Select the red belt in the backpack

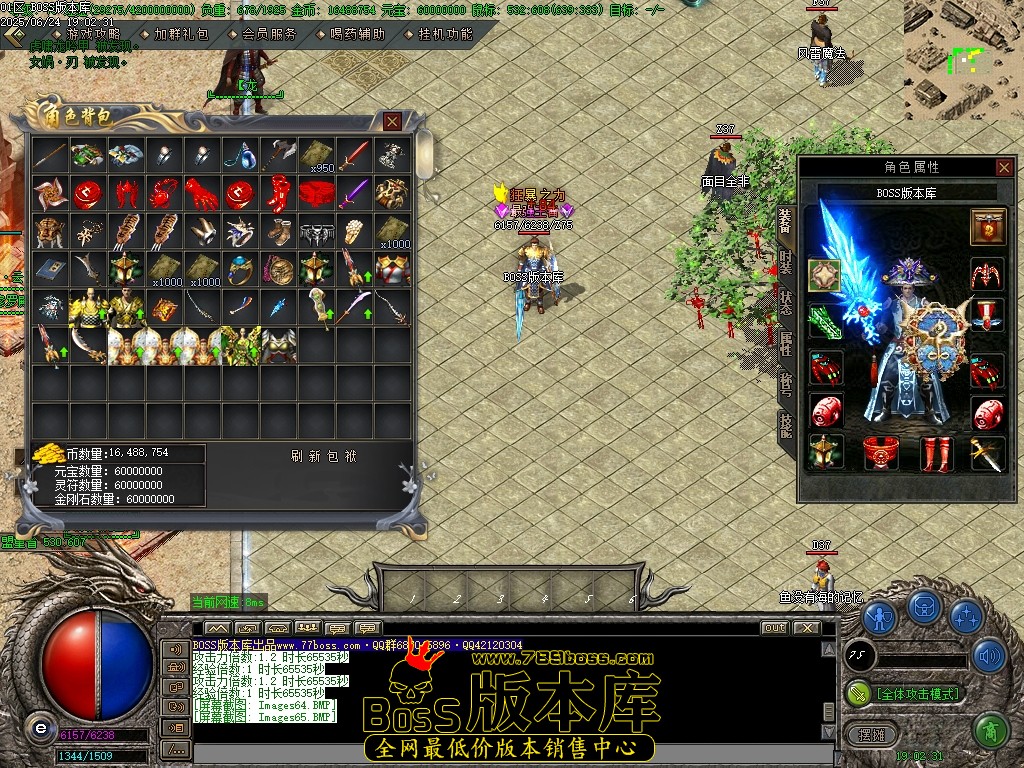319,192
